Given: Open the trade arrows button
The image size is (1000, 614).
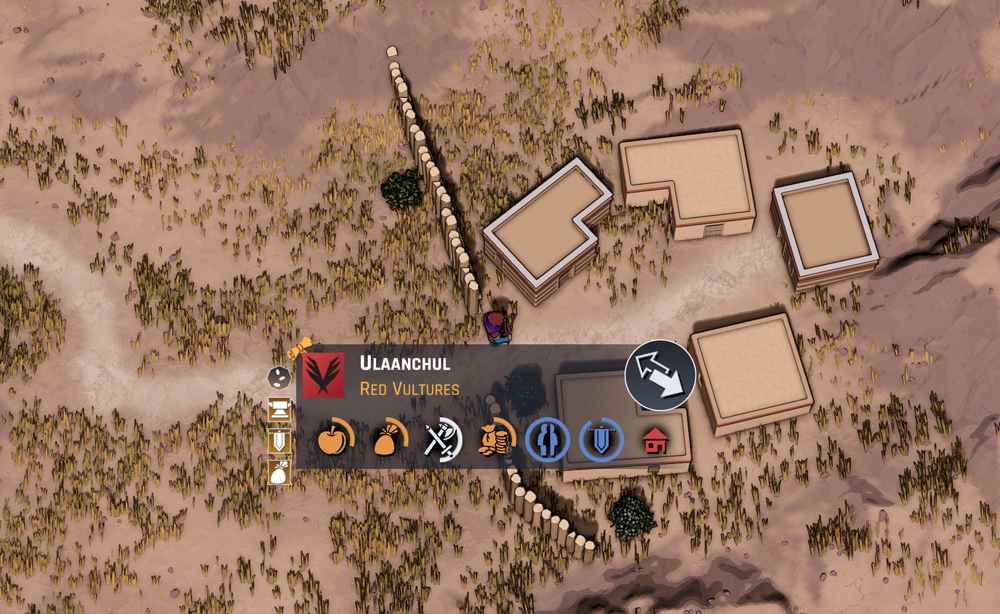Looking at the screenshot, I should tap(660, 375).
